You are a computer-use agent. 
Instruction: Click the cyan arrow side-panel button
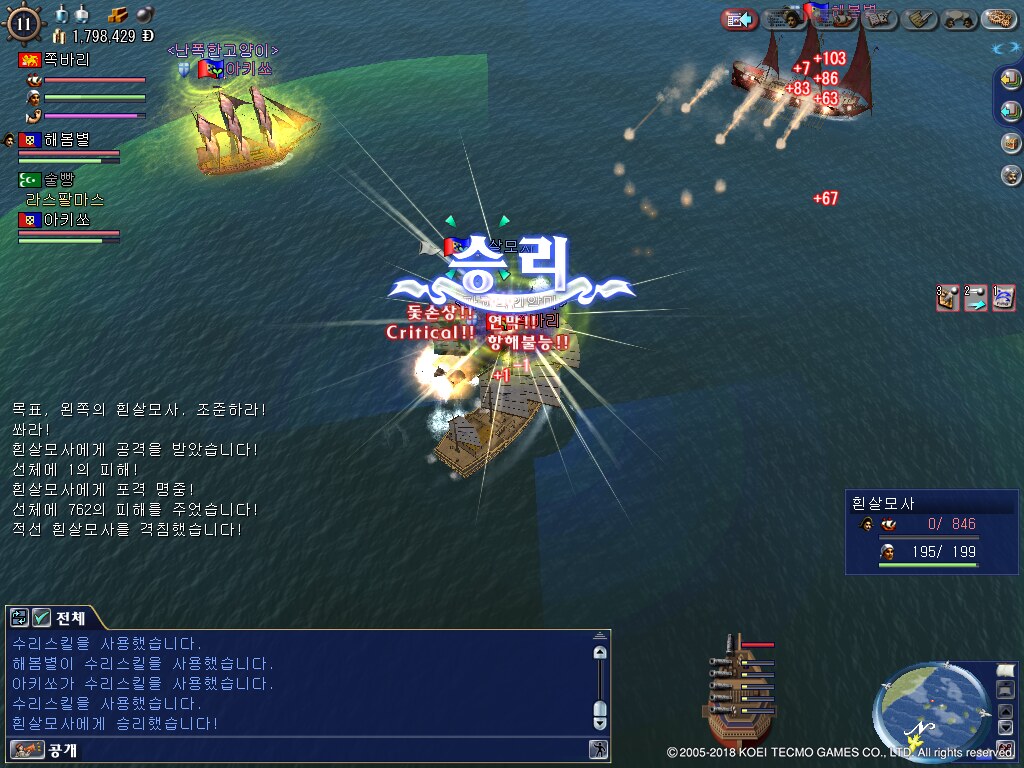[x=1011, y=111]
